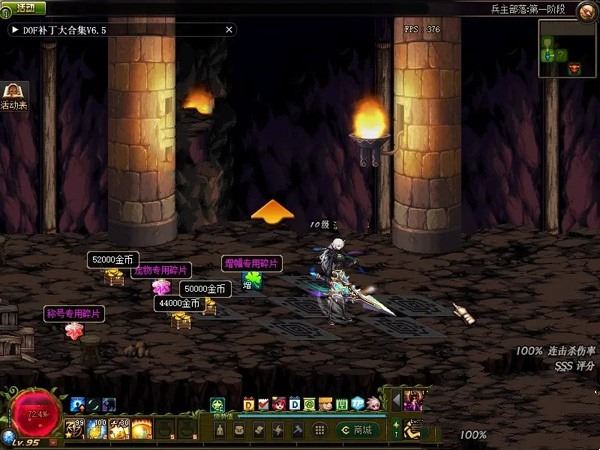Image resolution: width=600 pixels, height=450 pixels.
Task: Click the left arrow beside skill bar
Action: [395, 401]
